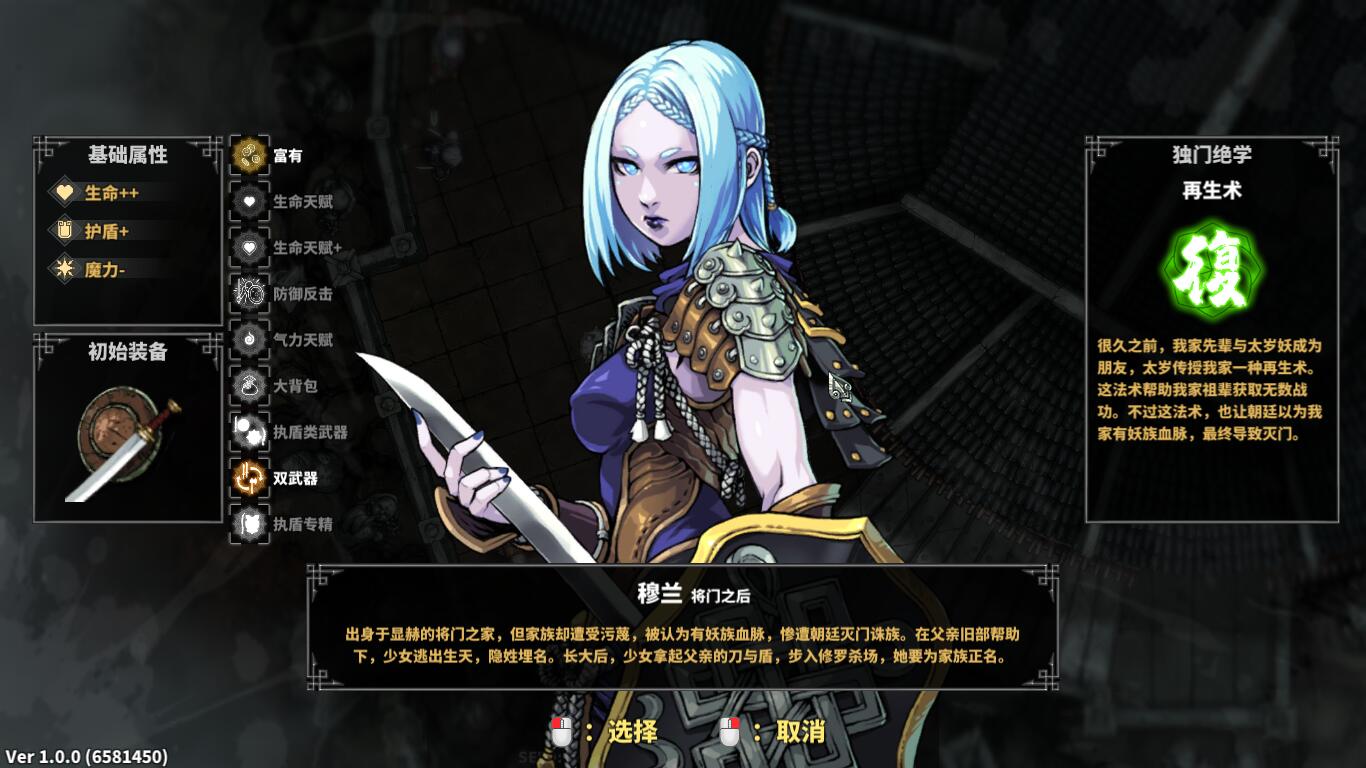Viewport: 1366px width, 768px height.
Task: Click the 选择 confirm button
Action: [629, 732]
